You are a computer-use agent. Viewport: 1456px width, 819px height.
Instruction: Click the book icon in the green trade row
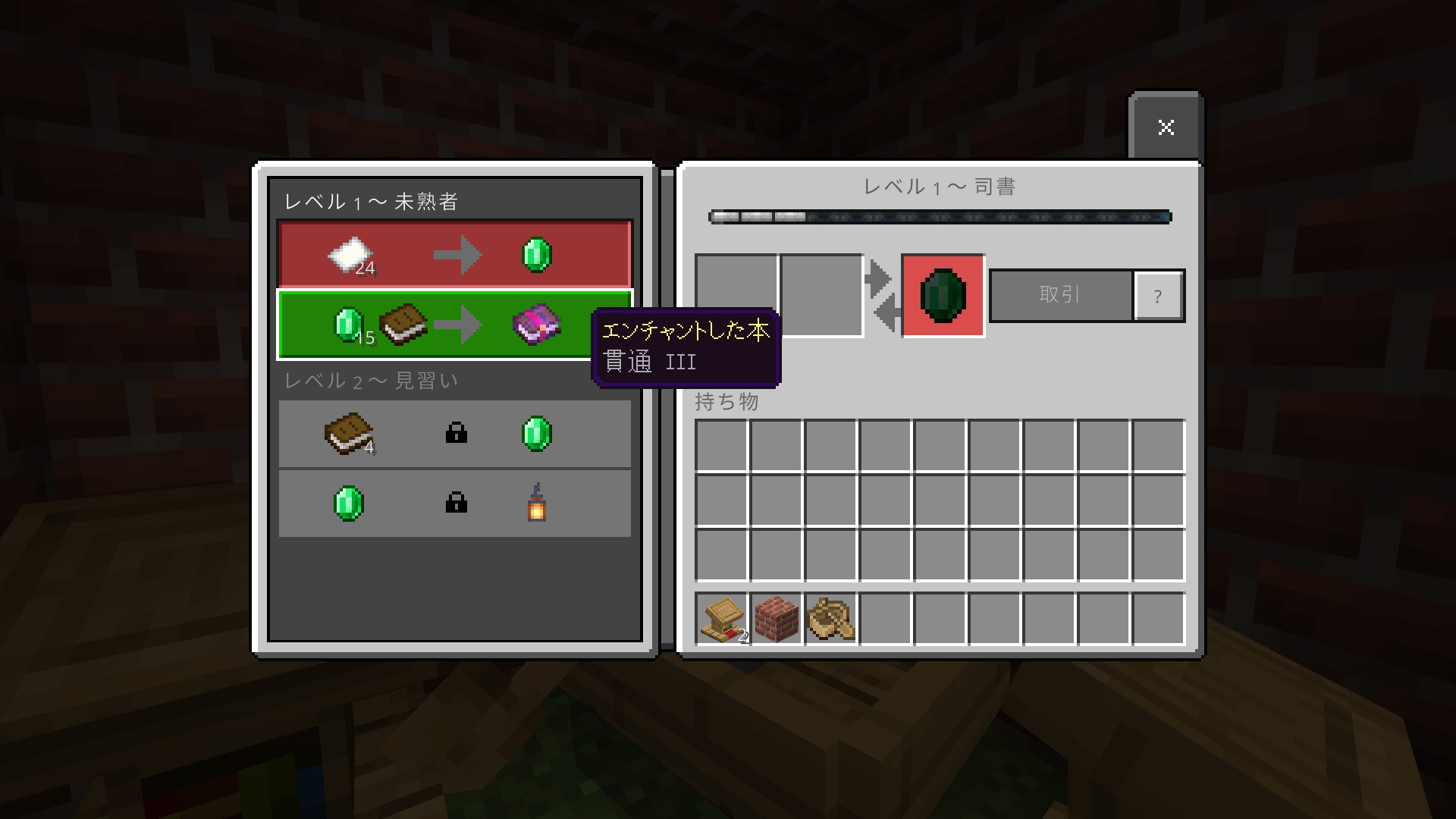[x=402, y=324]
